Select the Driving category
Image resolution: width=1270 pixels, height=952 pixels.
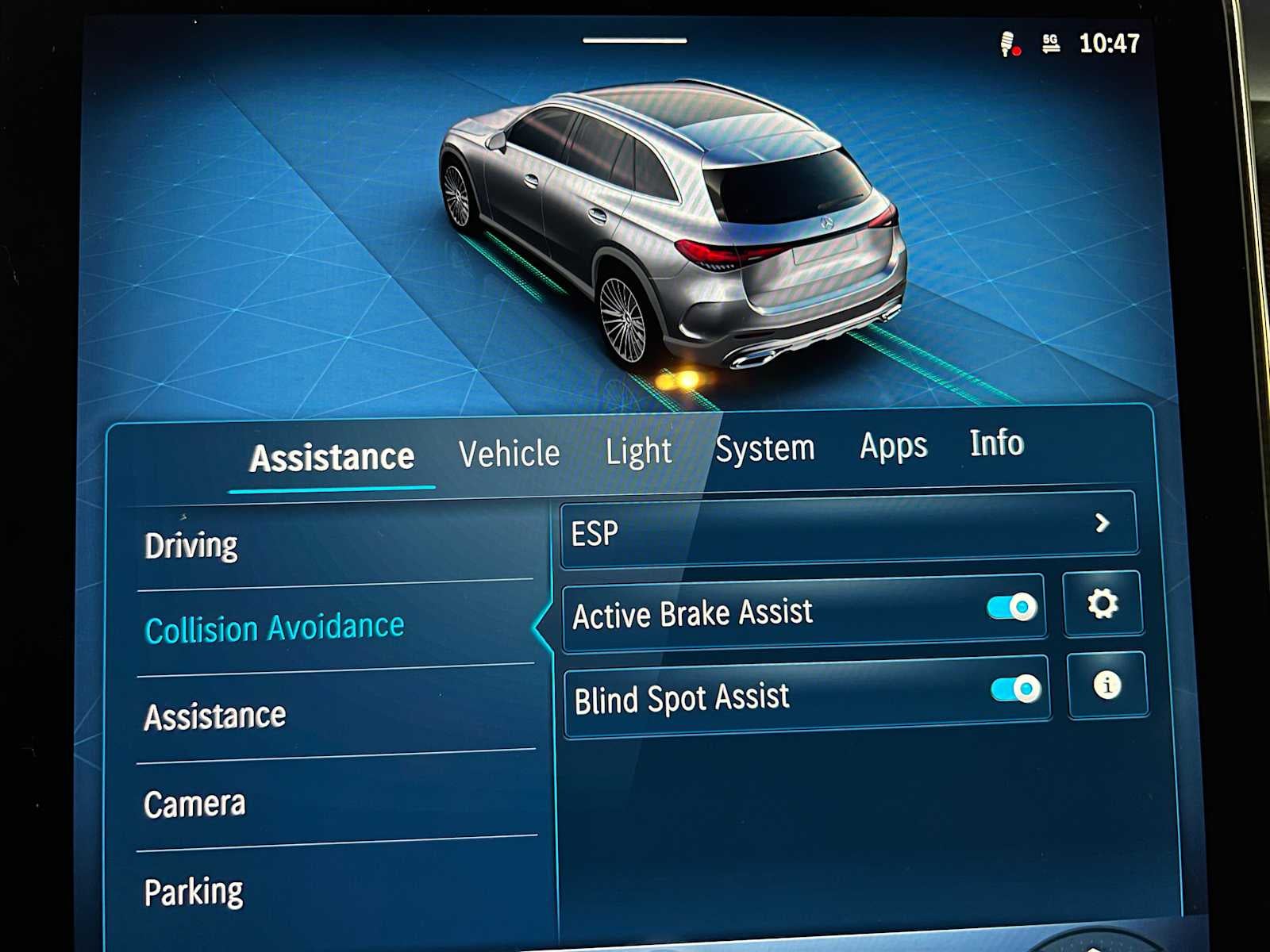click(x=190, y=544)
